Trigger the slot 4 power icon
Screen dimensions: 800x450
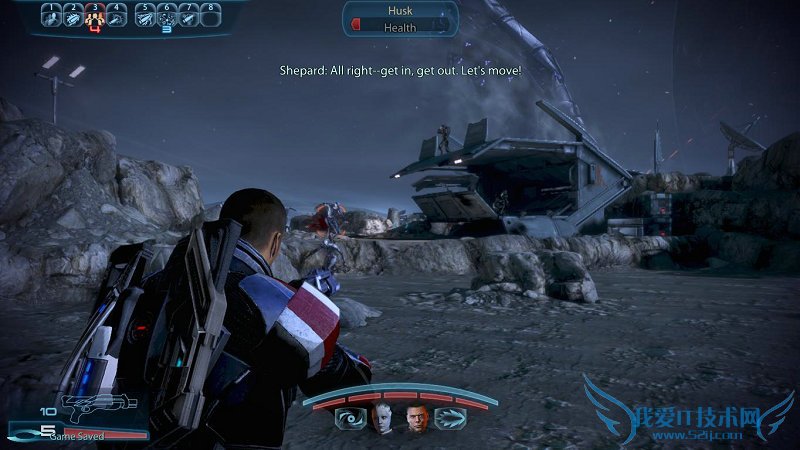tap(118, 17)
